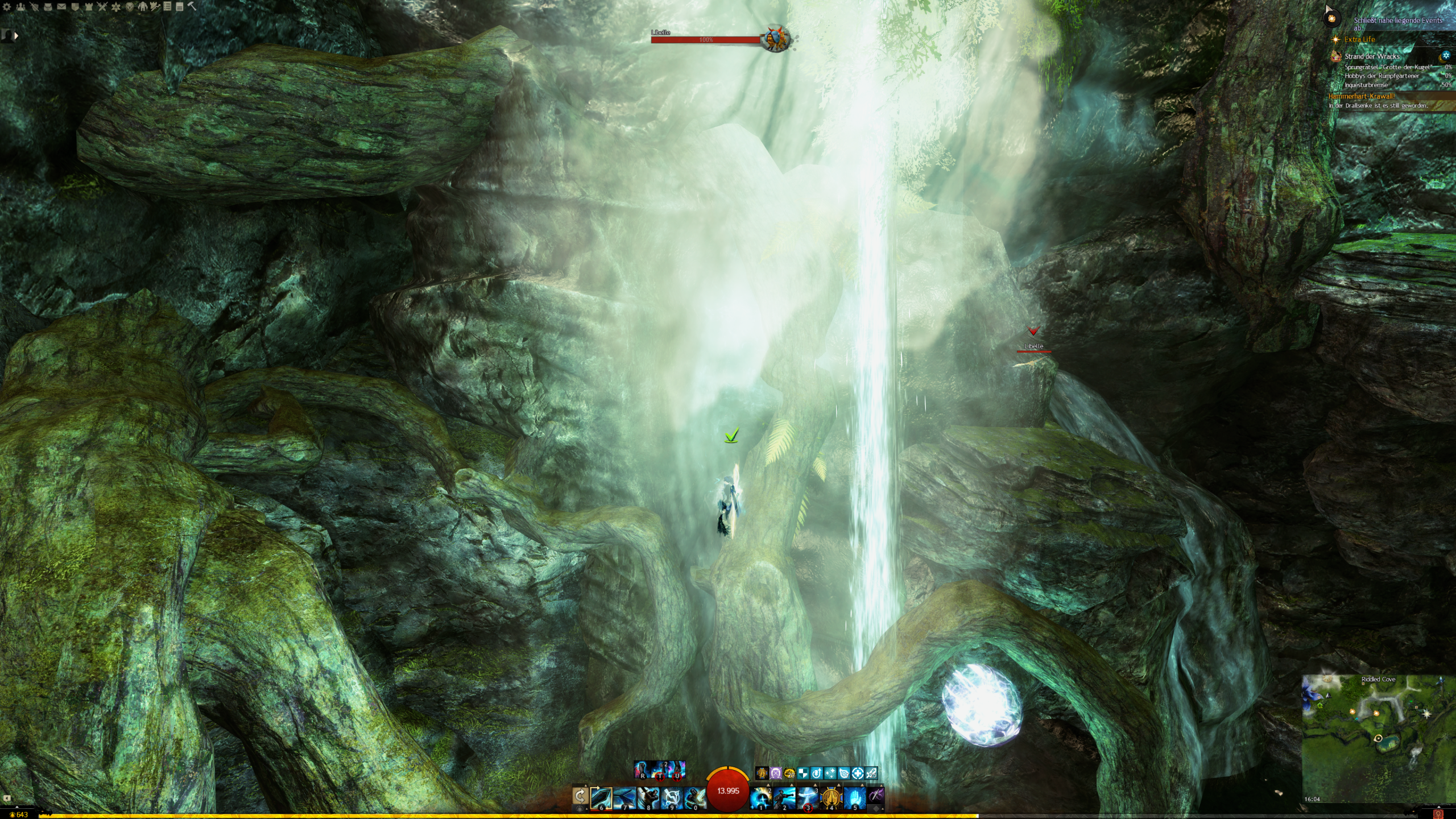Viewport: 1456px width, 819px height.
Task: Use the glowing blue hand skill 5
Action: coord(854,797)
